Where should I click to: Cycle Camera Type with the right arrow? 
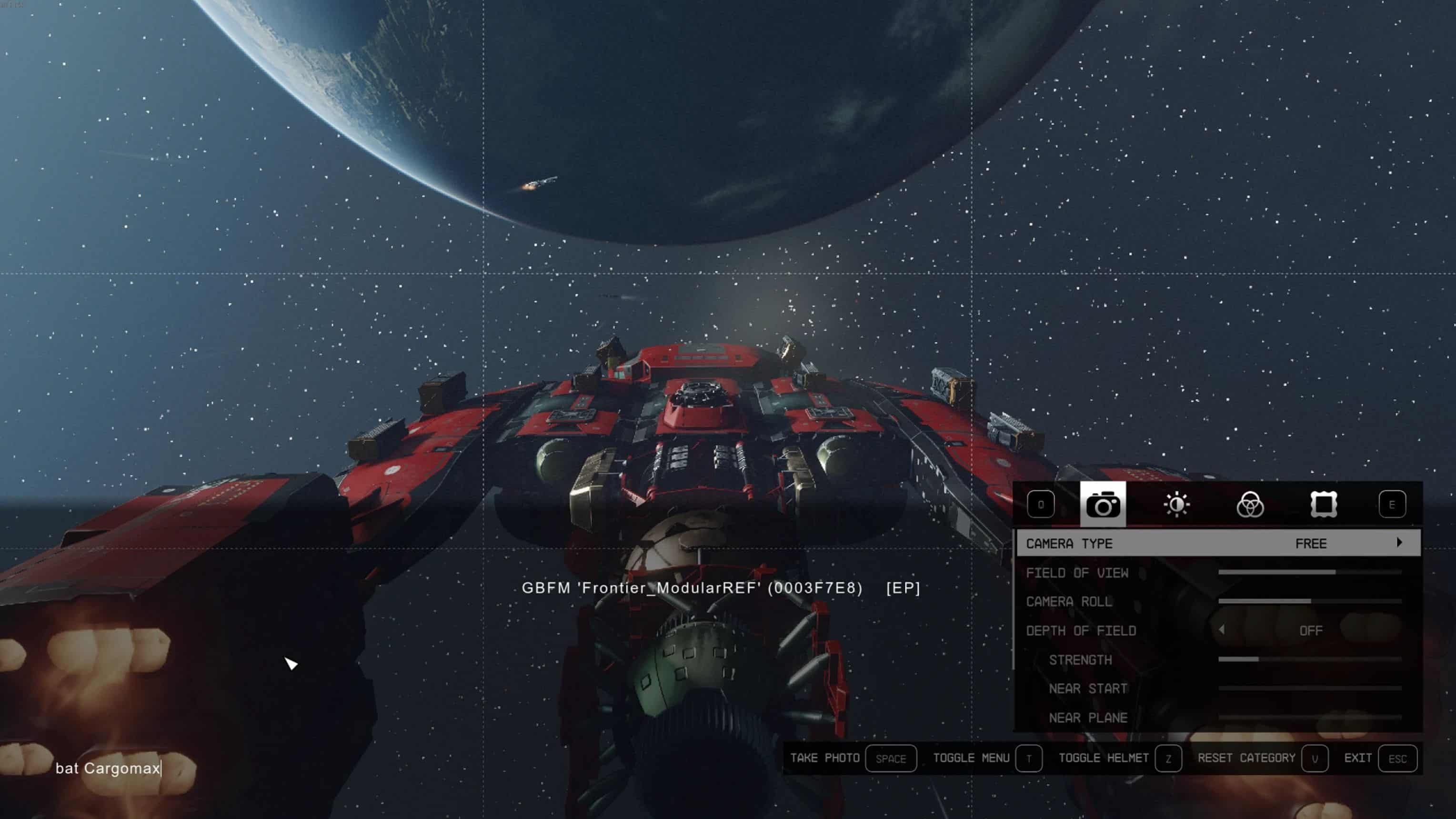pos(1399,543)
